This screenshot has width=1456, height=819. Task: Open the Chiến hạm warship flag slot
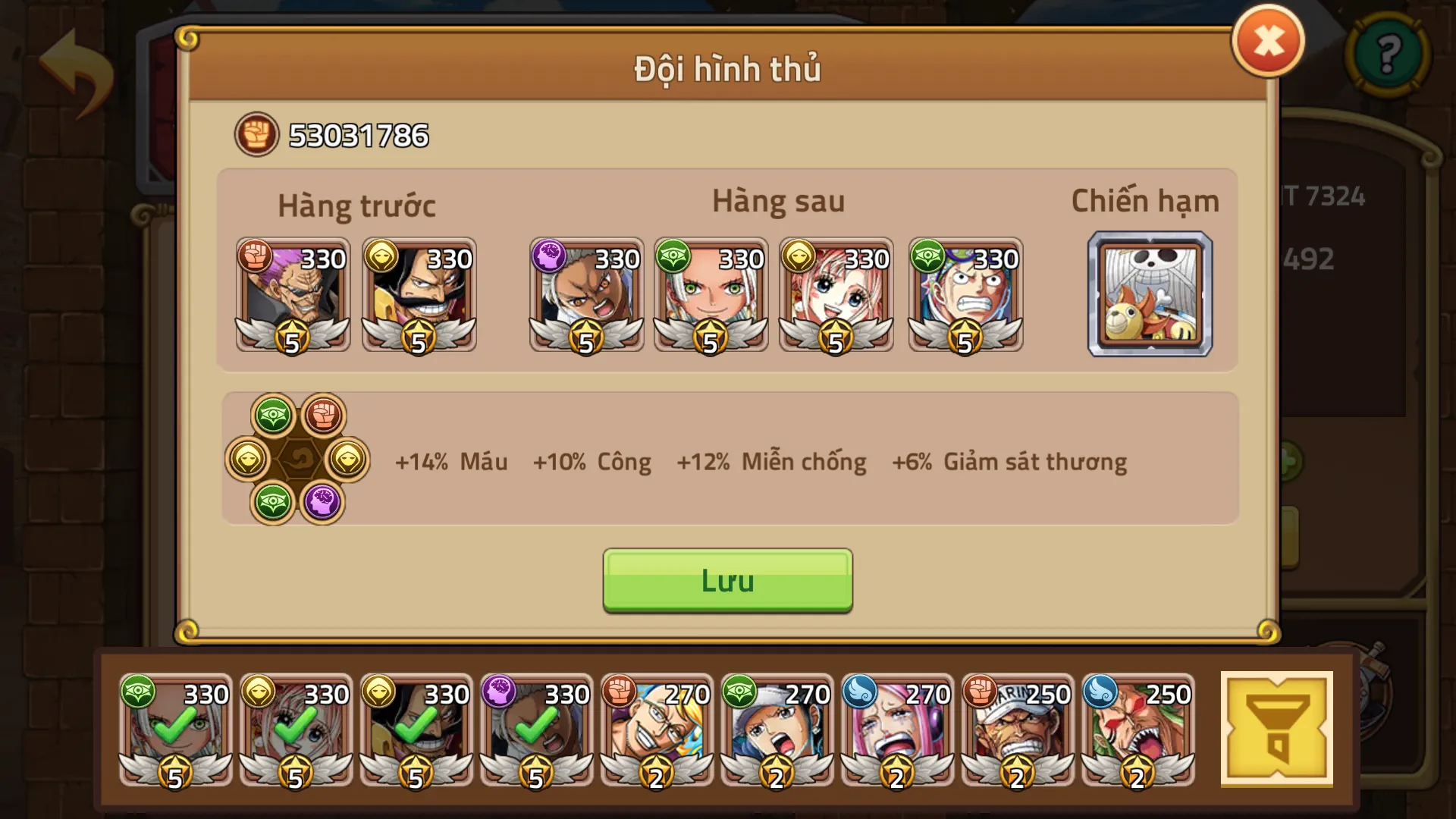tap(1150, 296)
